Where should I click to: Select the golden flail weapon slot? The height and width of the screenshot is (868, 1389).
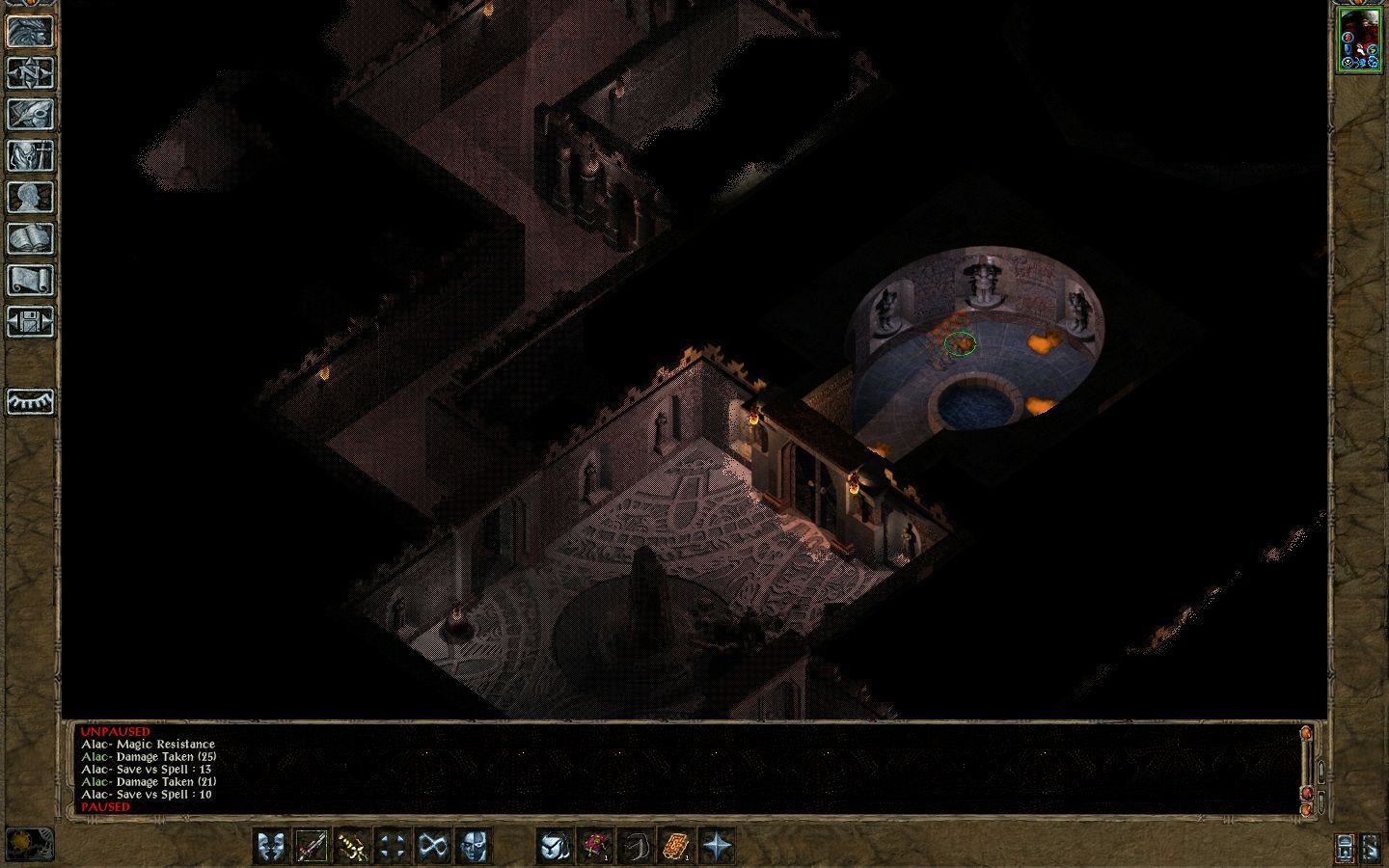click(x=351, y=847)
